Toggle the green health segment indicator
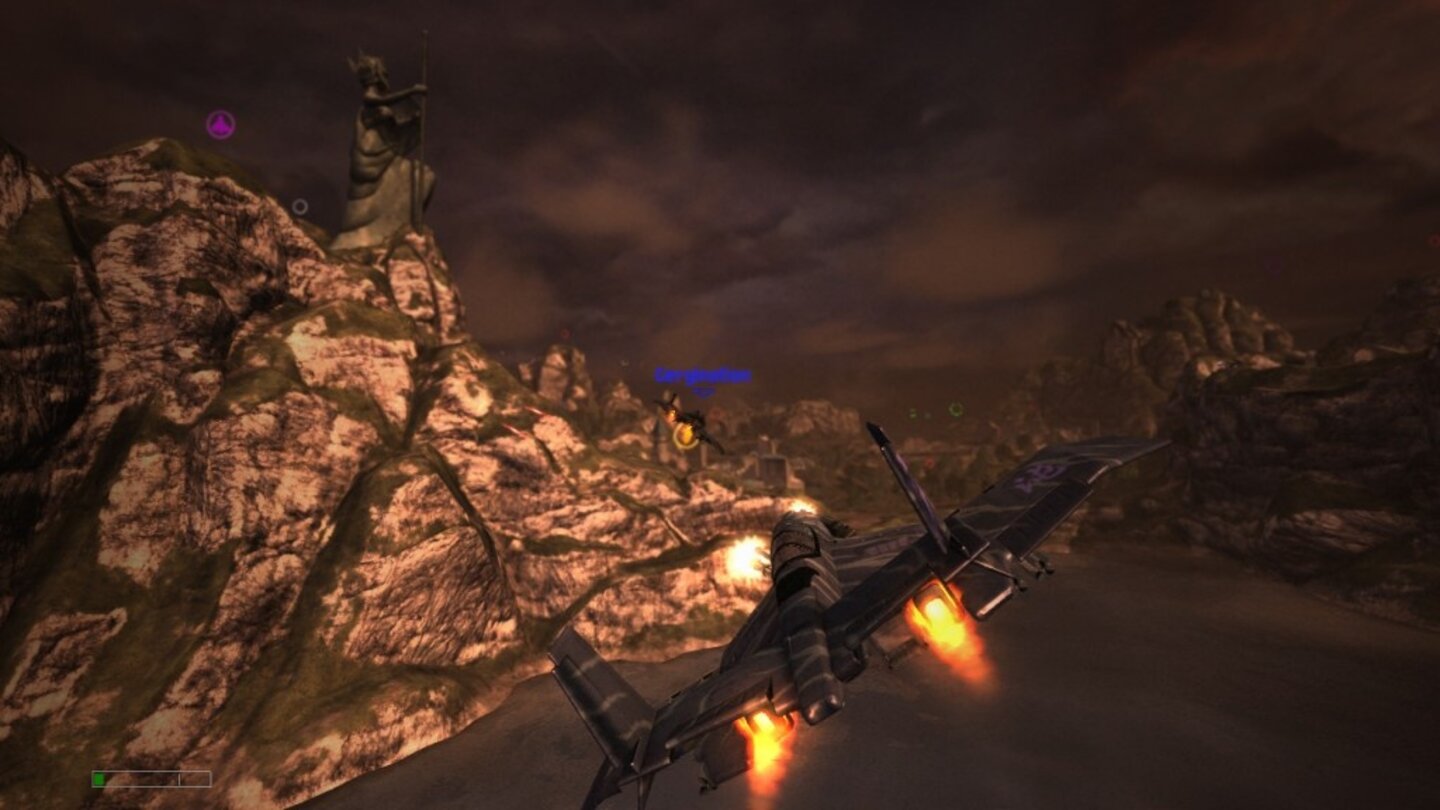Viewport: 1440px width, 810px height. pos(98,777)
